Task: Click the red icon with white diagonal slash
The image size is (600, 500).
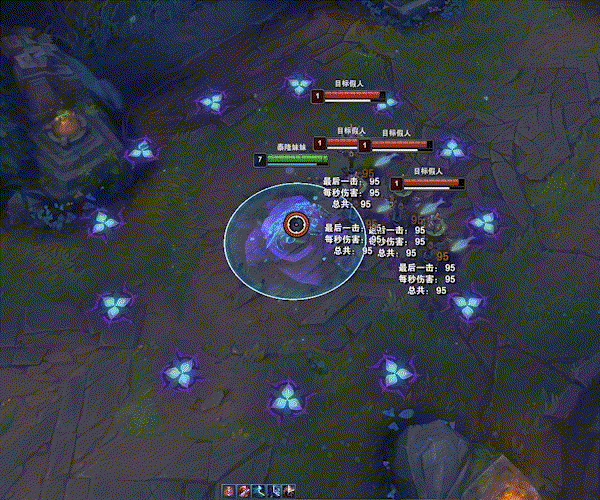Action: click(243, 491)
